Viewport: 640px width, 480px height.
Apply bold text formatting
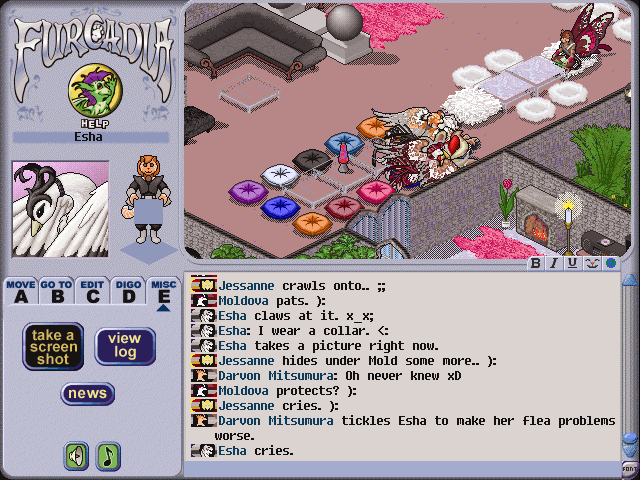point(536,264)
